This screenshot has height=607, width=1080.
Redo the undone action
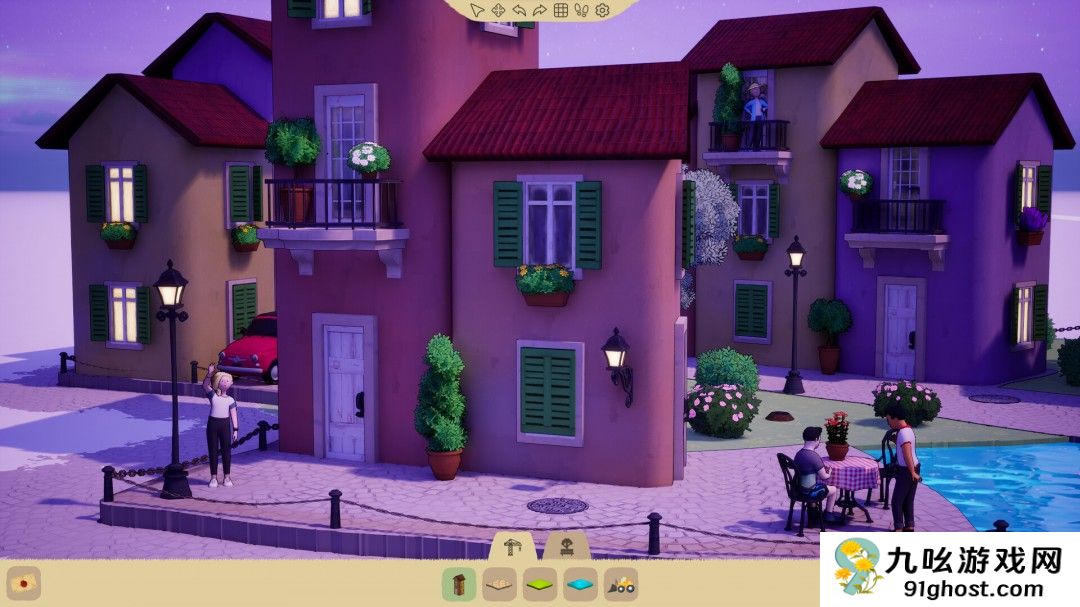[540, 10]
